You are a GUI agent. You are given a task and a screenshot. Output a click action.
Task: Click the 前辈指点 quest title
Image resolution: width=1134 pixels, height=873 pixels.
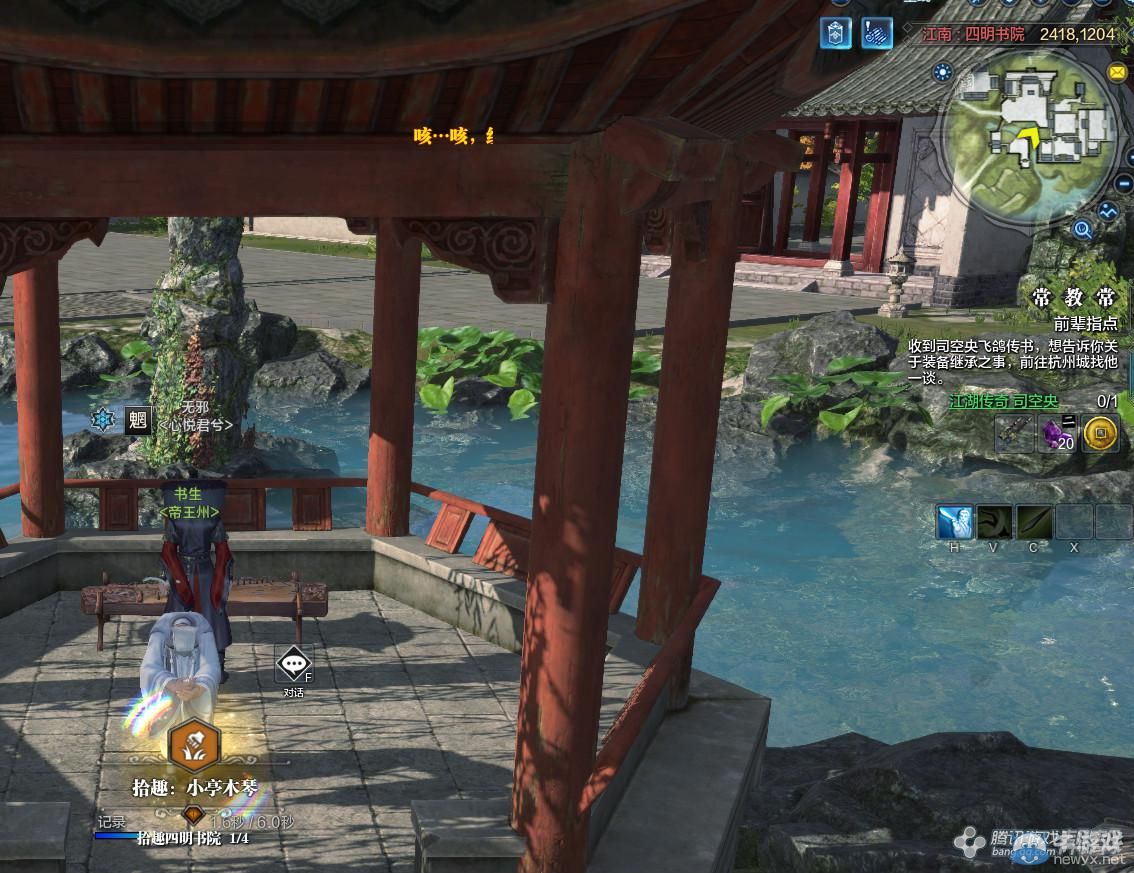click(x=1085, y=324)
